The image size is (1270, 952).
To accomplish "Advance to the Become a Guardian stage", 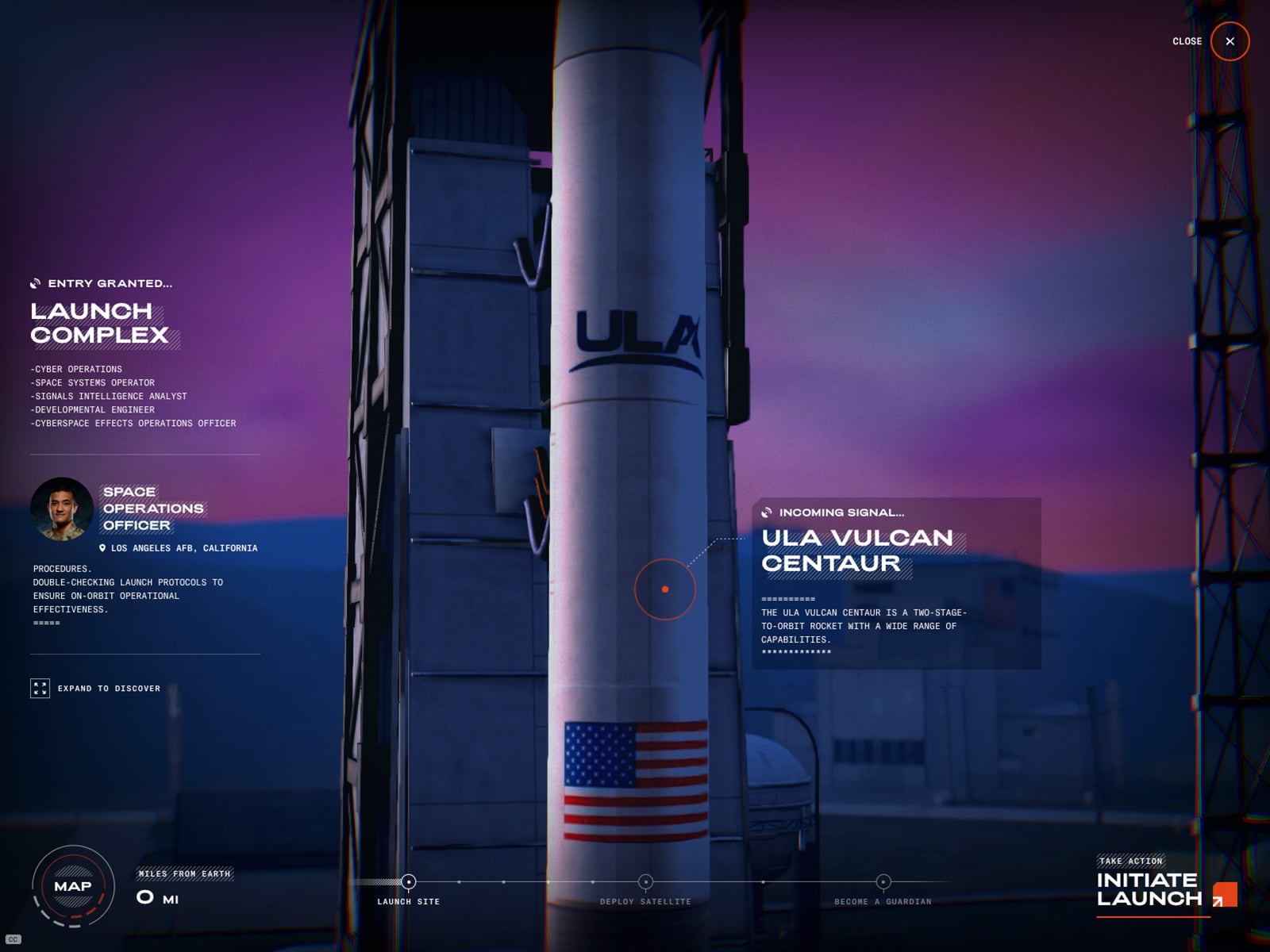I will tap(883, 881).
